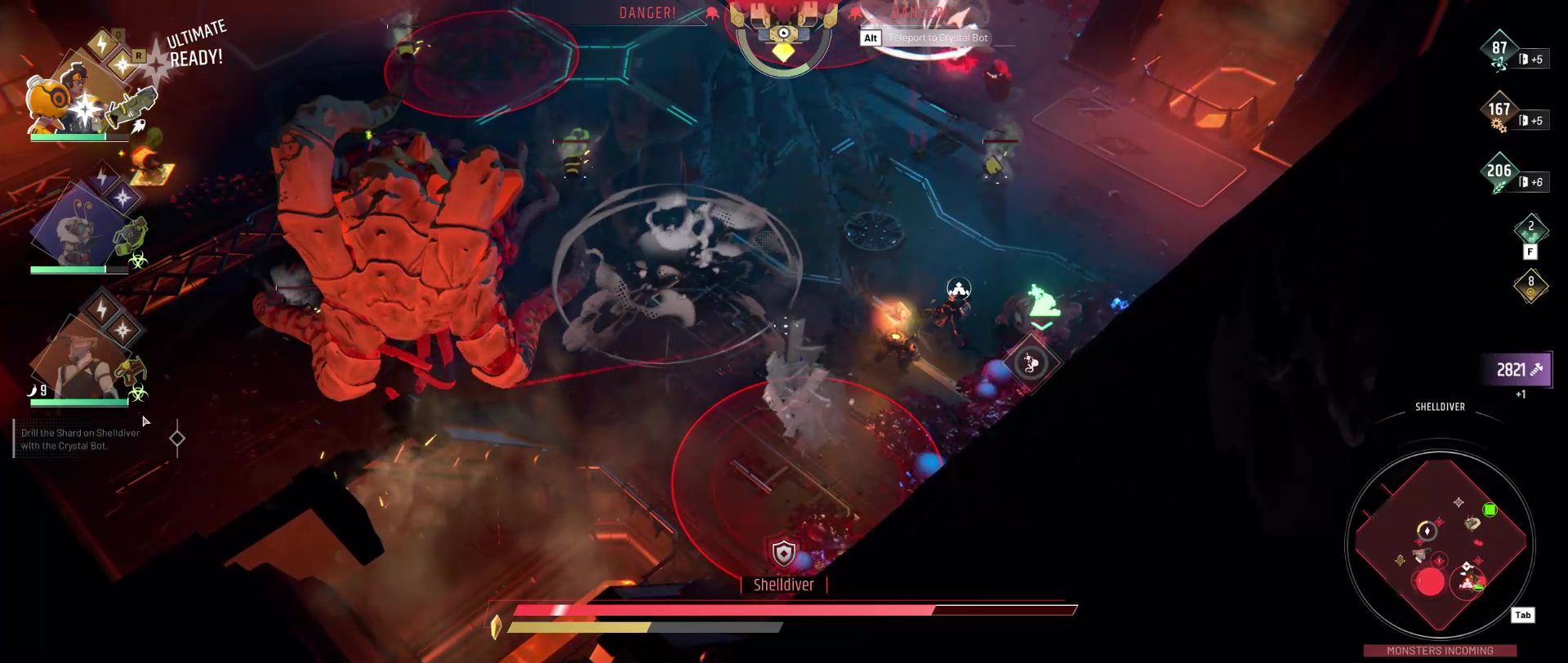Screen dimensions: 1568x663
Task: Click the Tab key badge beside the minimap
Action: coord(1522,615)
